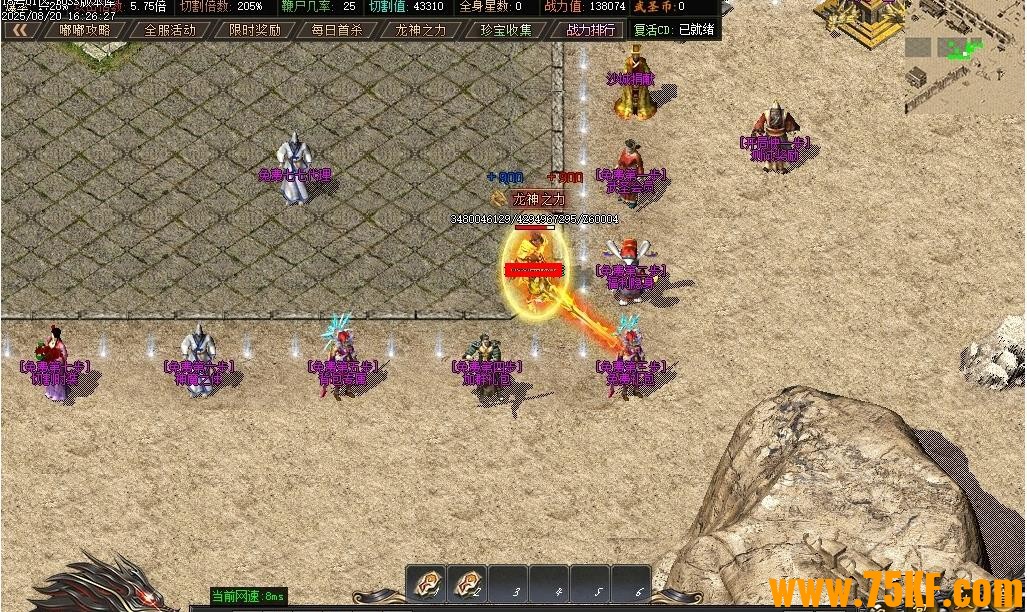Screen dimensions: 1027x612
Task: Open 龙神之力 from the menu bar
Action: [x=421, y=30]
